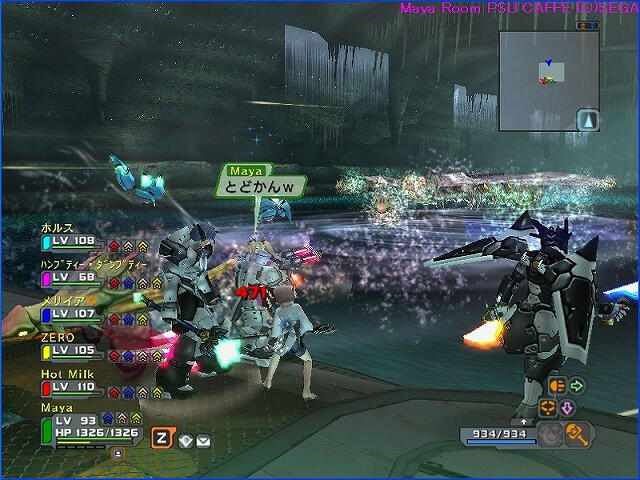The width and height of the screenshot is (640, 480).
Task: Open the envelope mail icon
Action: 203,440
